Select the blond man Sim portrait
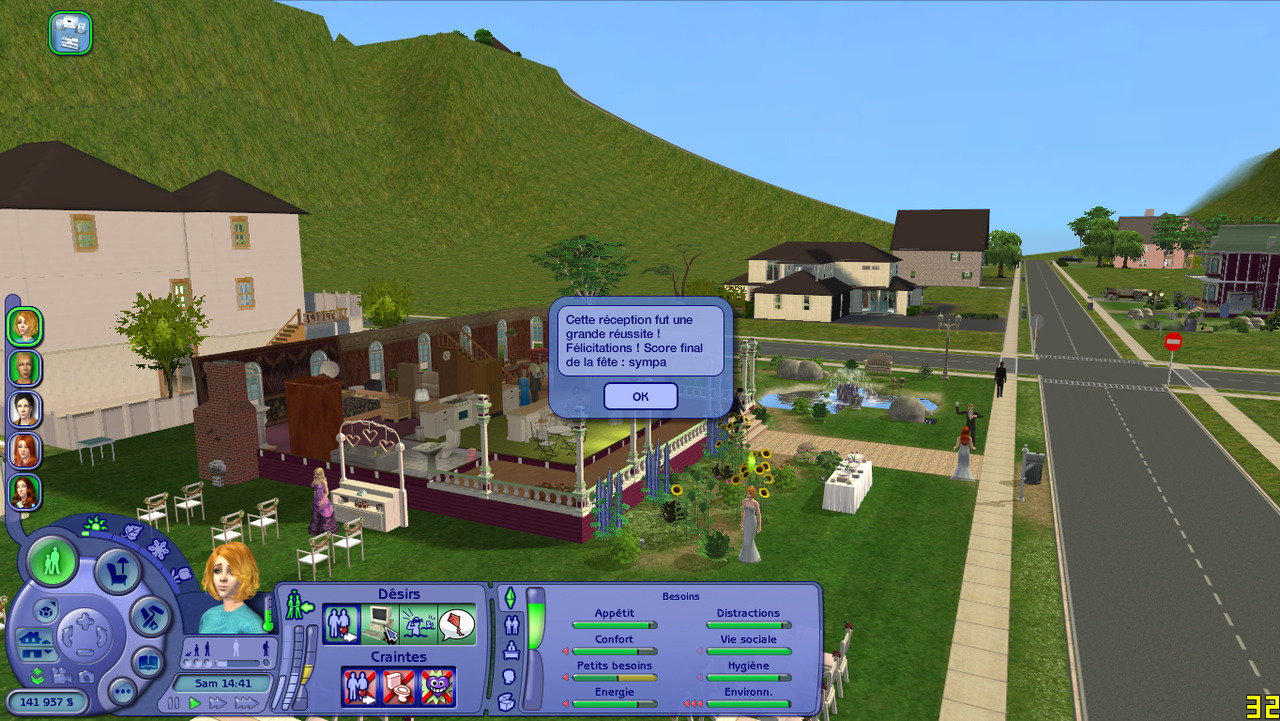This screenshot has width=1280, height=721. coord(24,367)
